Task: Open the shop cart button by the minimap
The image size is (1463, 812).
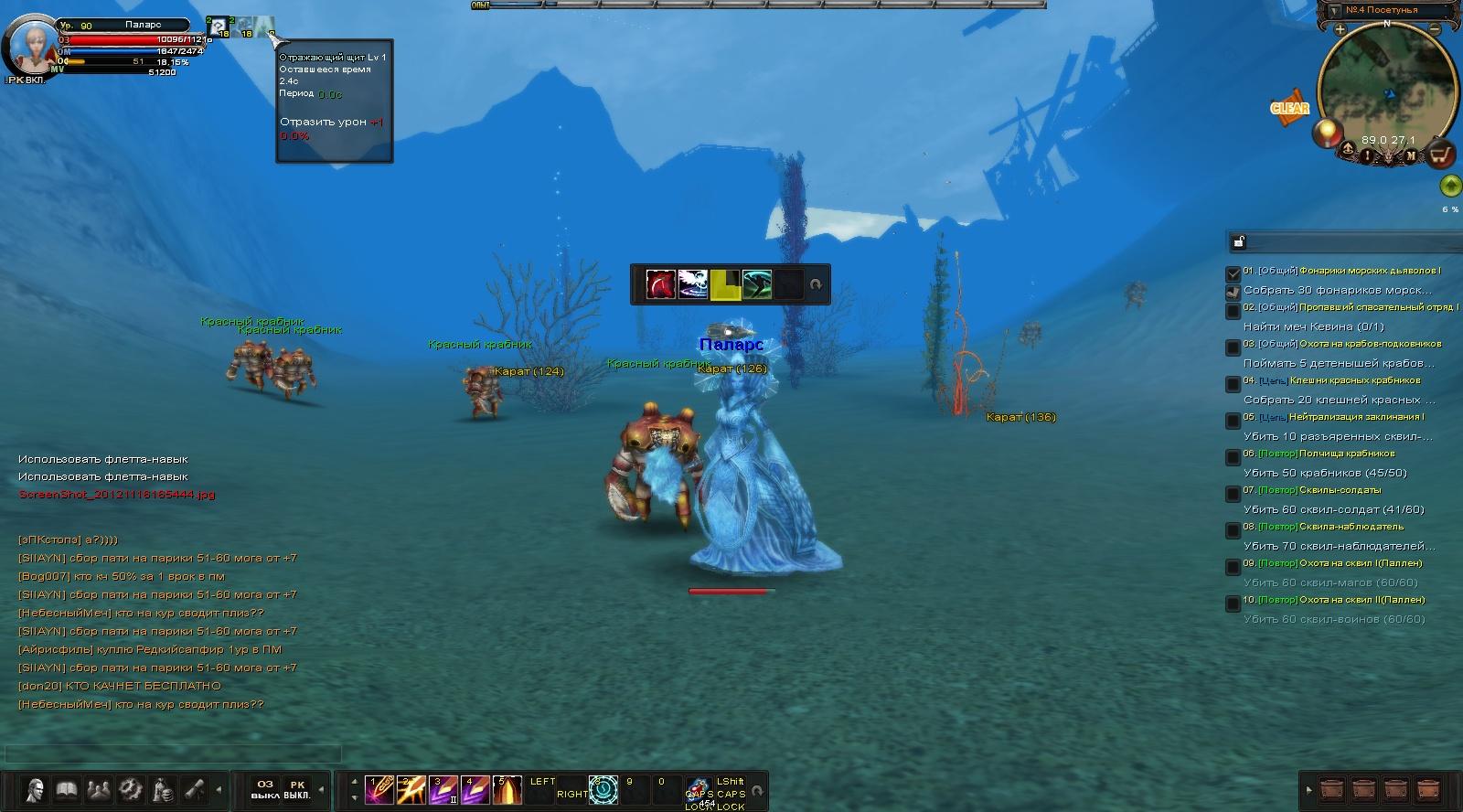Action: [x=1441, y=155]
